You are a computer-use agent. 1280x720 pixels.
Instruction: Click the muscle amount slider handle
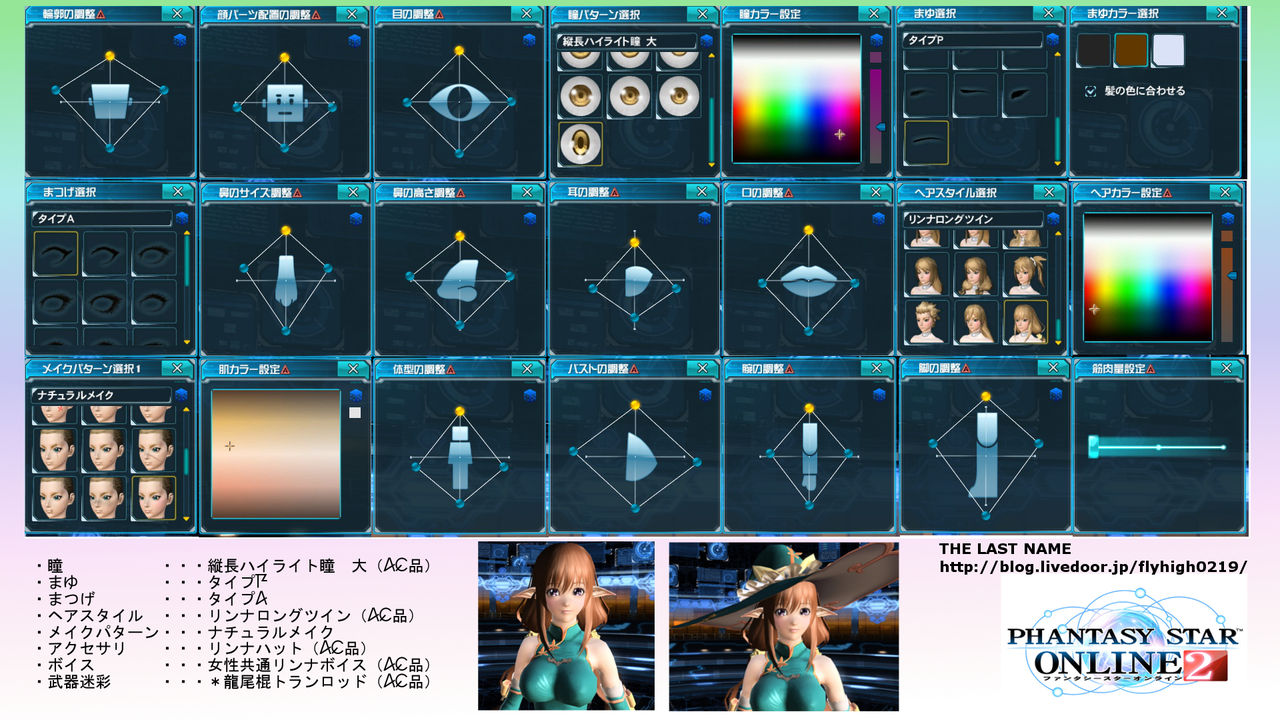1093,446
